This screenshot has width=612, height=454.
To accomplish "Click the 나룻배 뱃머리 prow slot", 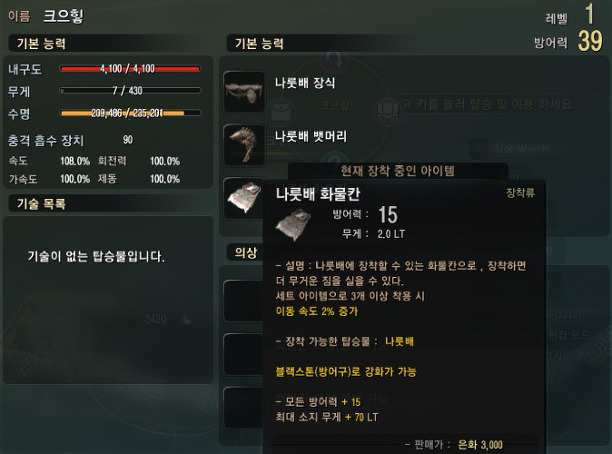I will 244,143.
